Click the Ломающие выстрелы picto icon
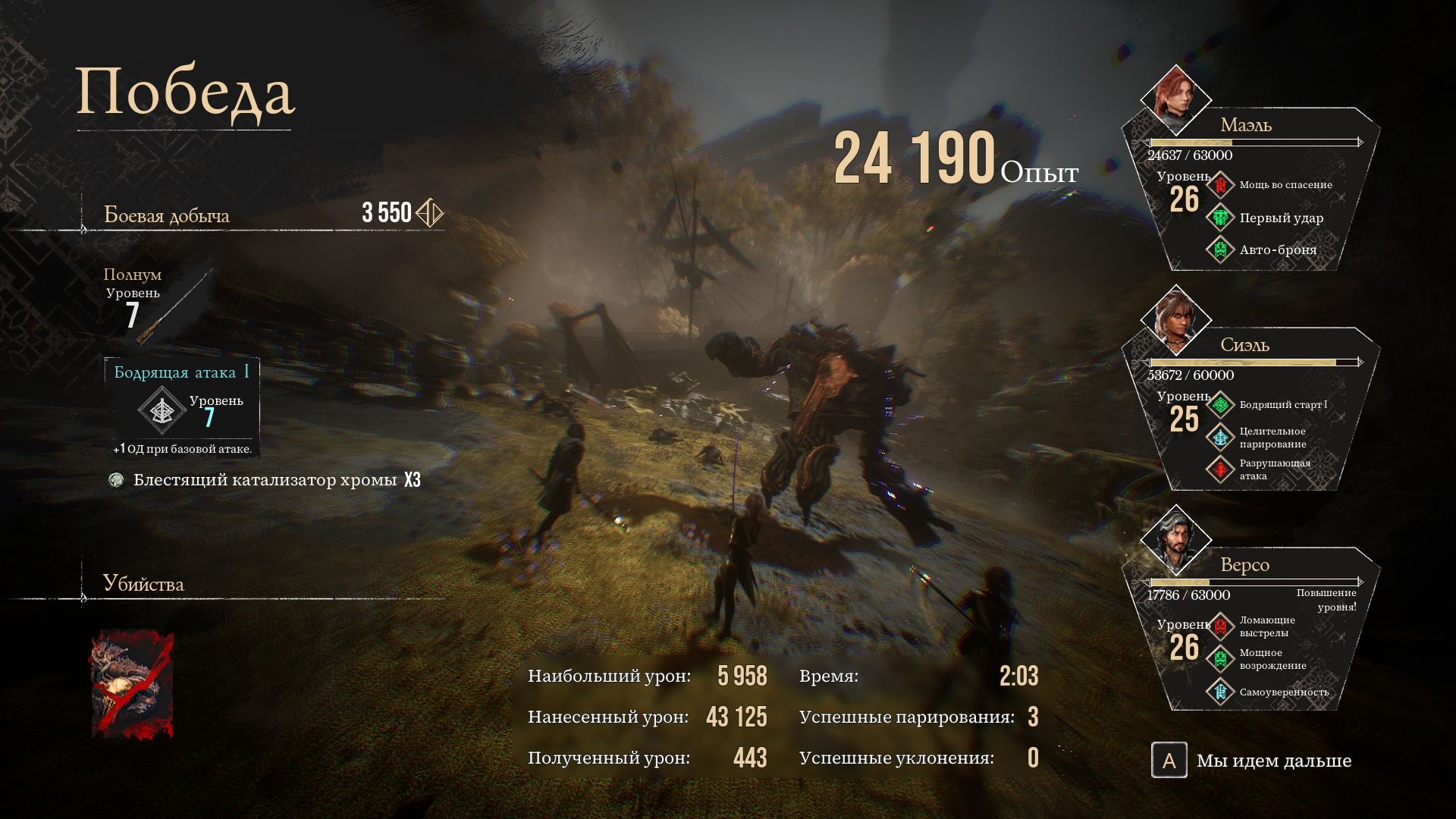The height and width of the screenshot is (819, 1456). pyautogui.click(x=1221, y=626)
